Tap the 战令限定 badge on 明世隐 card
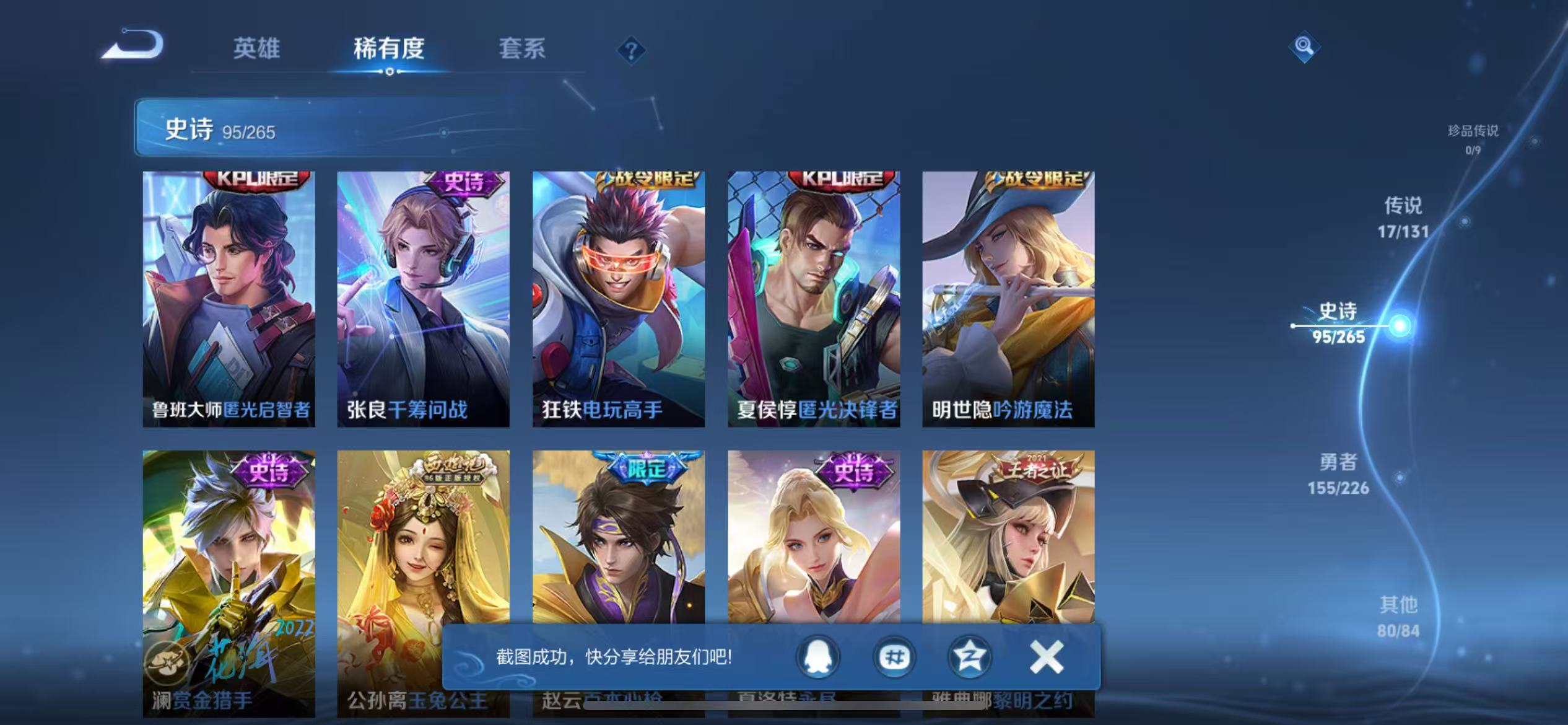Screen dimensions: 1568x725 click(1039, 178)
